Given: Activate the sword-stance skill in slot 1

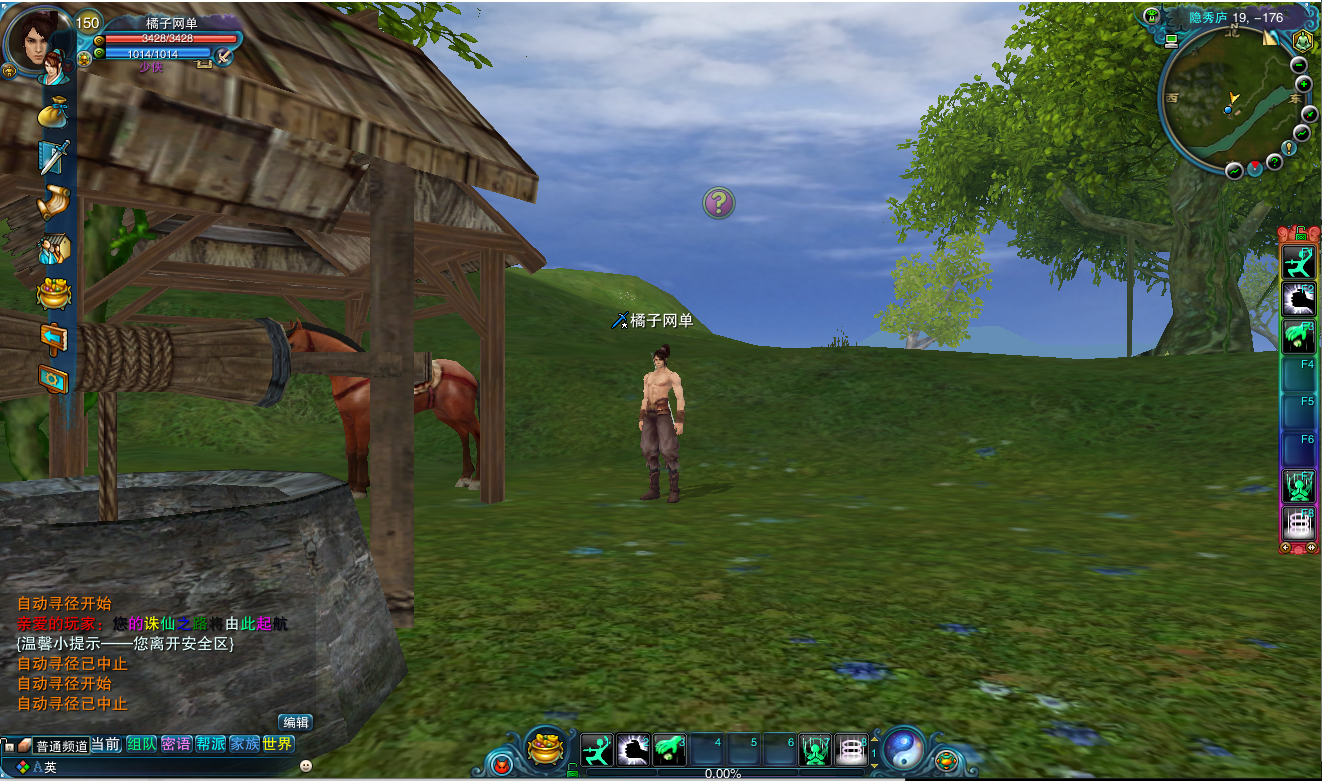Looking at the screenshot, I should [x=597, y=749].
